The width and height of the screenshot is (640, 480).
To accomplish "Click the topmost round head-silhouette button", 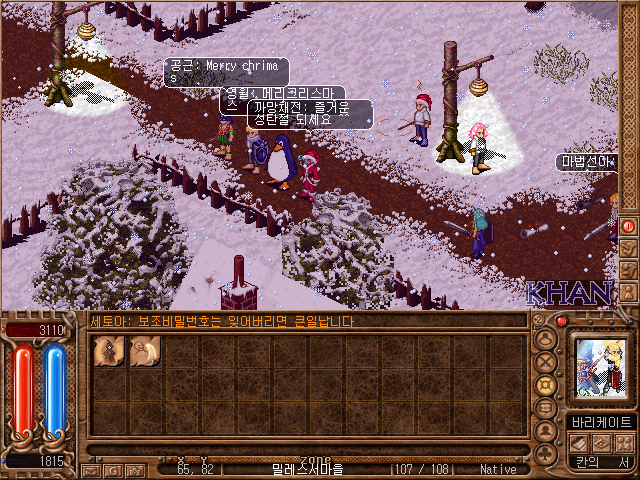I will (546, 339).
